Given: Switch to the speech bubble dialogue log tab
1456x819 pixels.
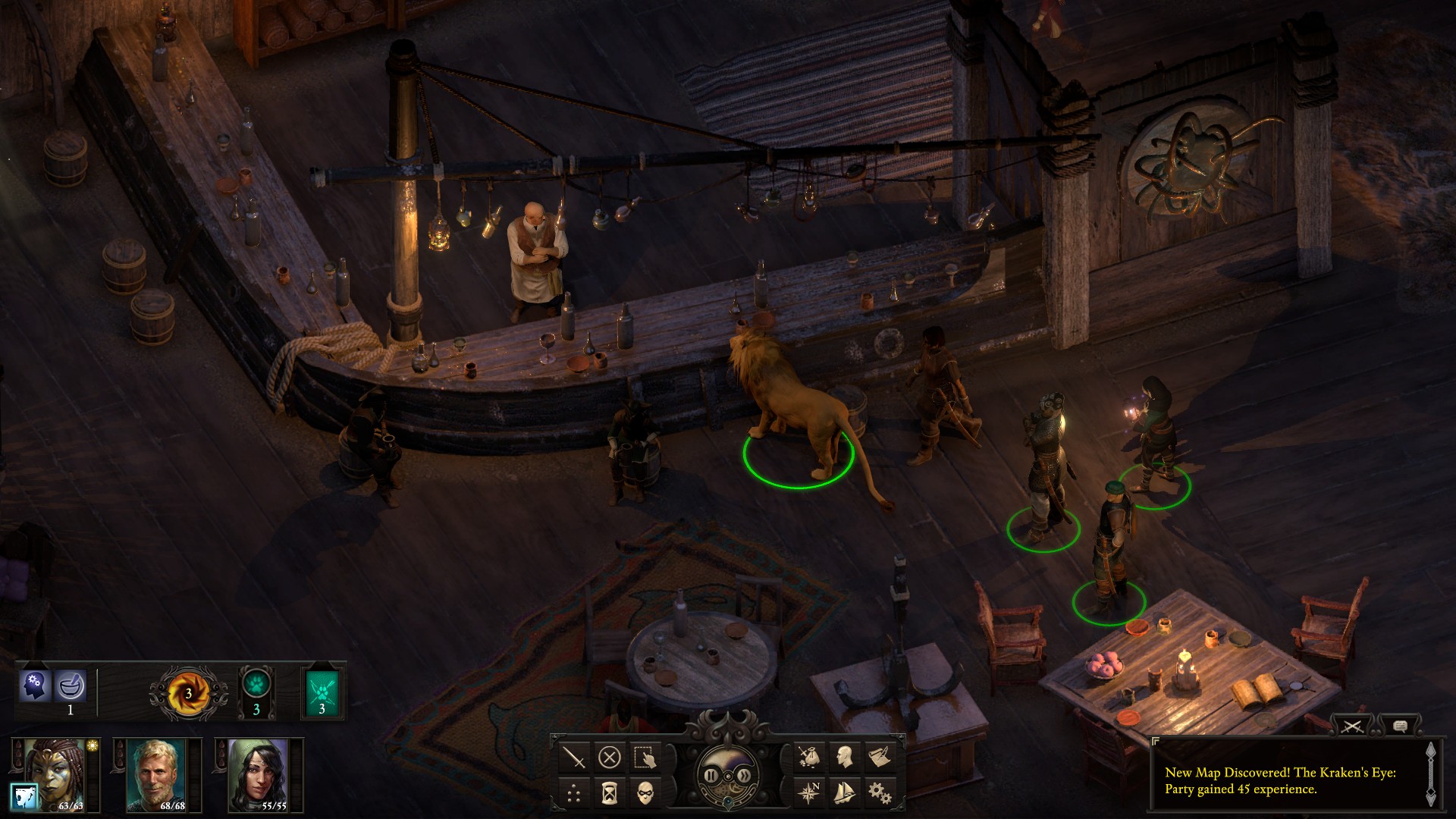Looking at the screenshot, I should [1400, 726].
